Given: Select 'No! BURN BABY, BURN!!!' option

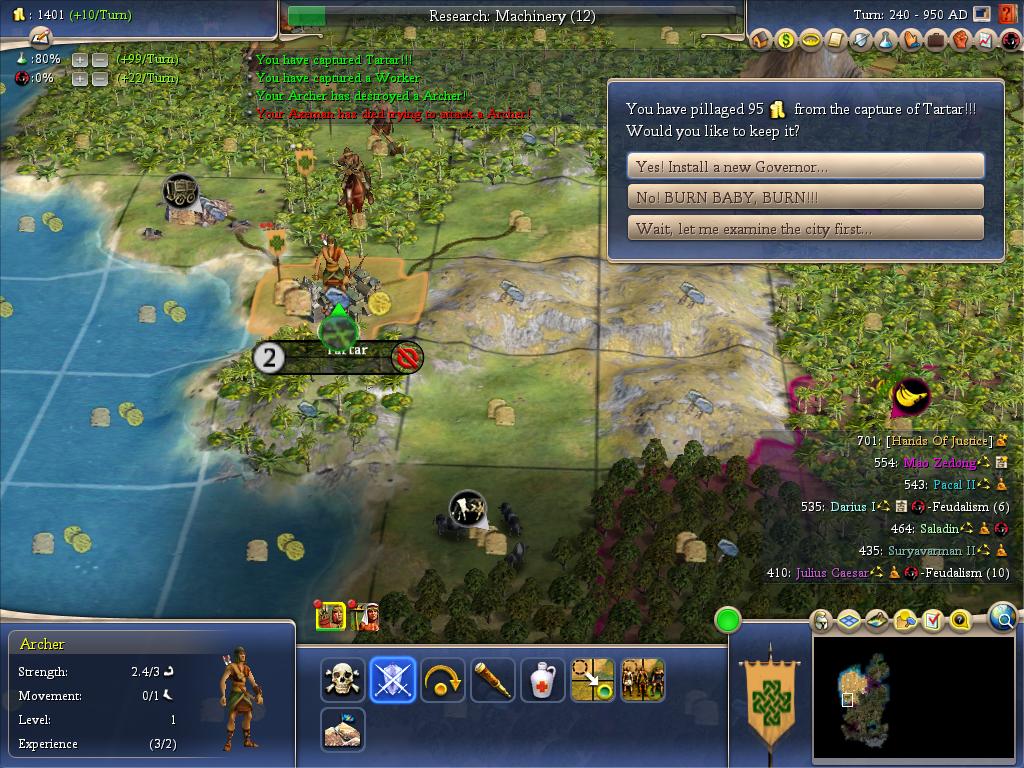Looking at the screenshot, I should point(805,197).
